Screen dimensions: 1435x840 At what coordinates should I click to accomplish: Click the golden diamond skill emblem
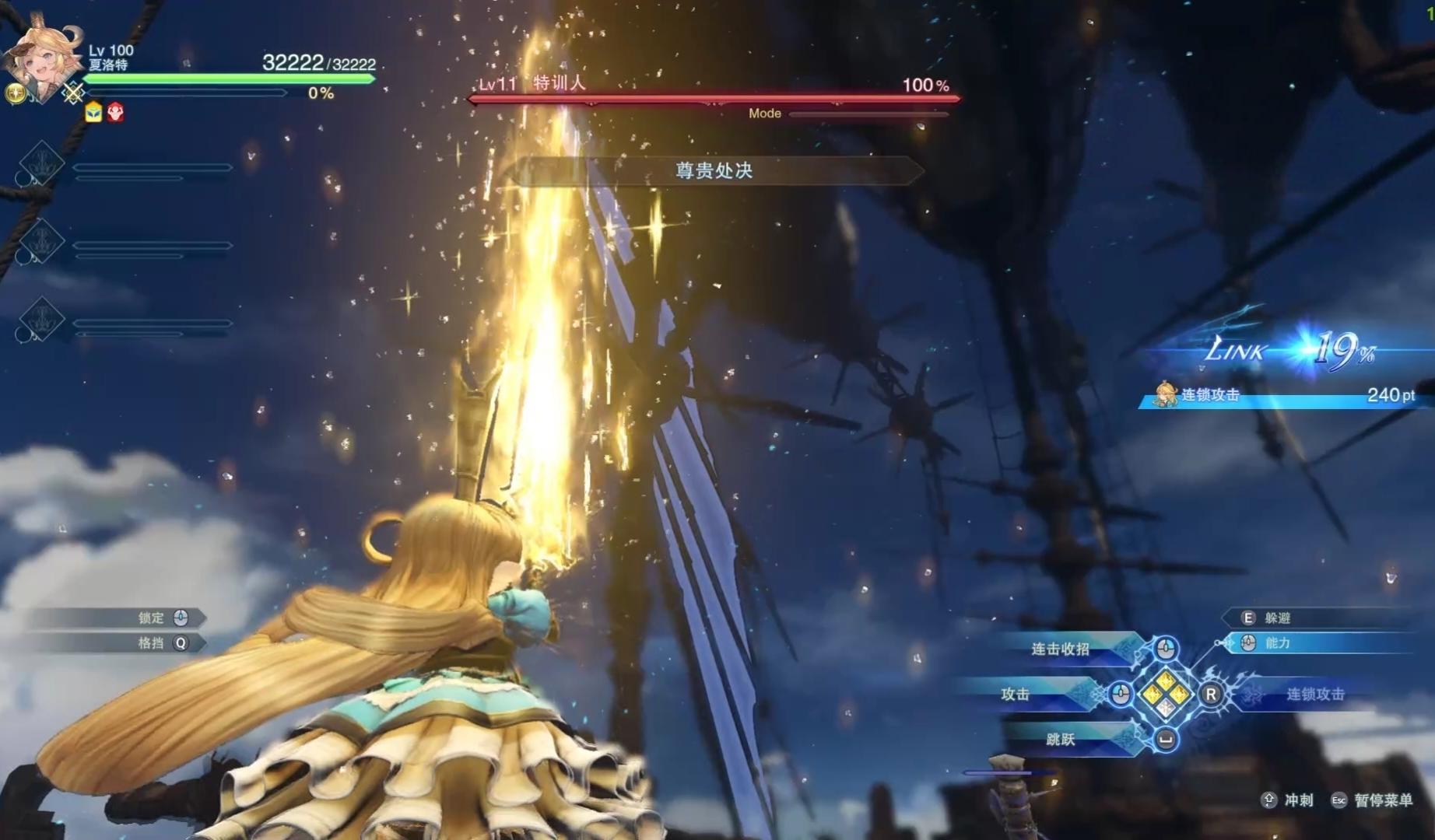click(x=1165, y=694)
